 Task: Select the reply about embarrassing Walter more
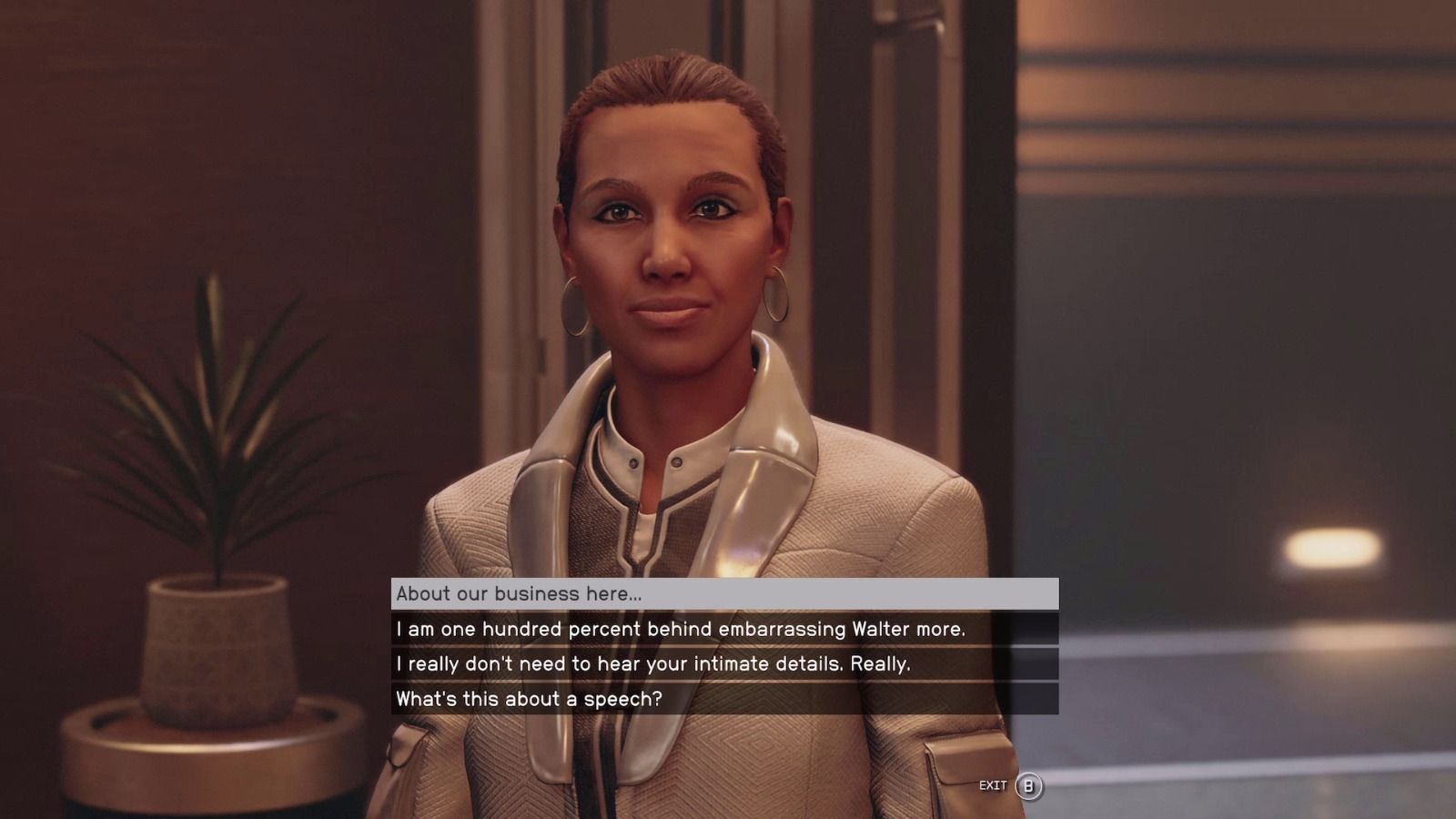(724, 629)
